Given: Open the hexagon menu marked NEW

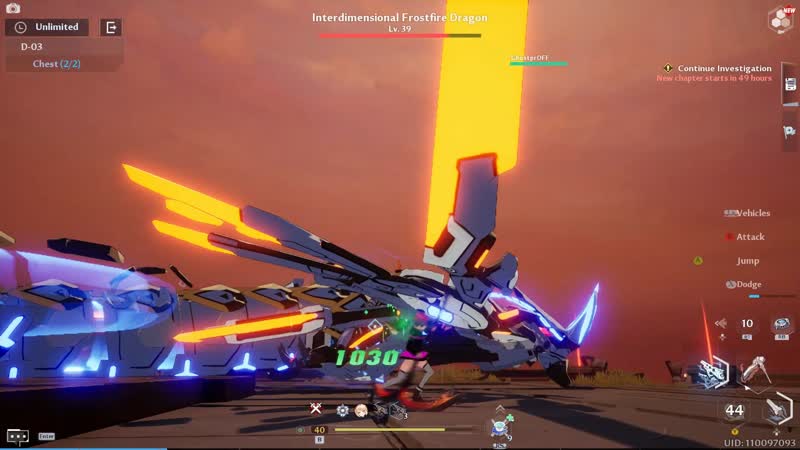Looking at the screenshot, I should pyautogui.click(x=780, y=18).
